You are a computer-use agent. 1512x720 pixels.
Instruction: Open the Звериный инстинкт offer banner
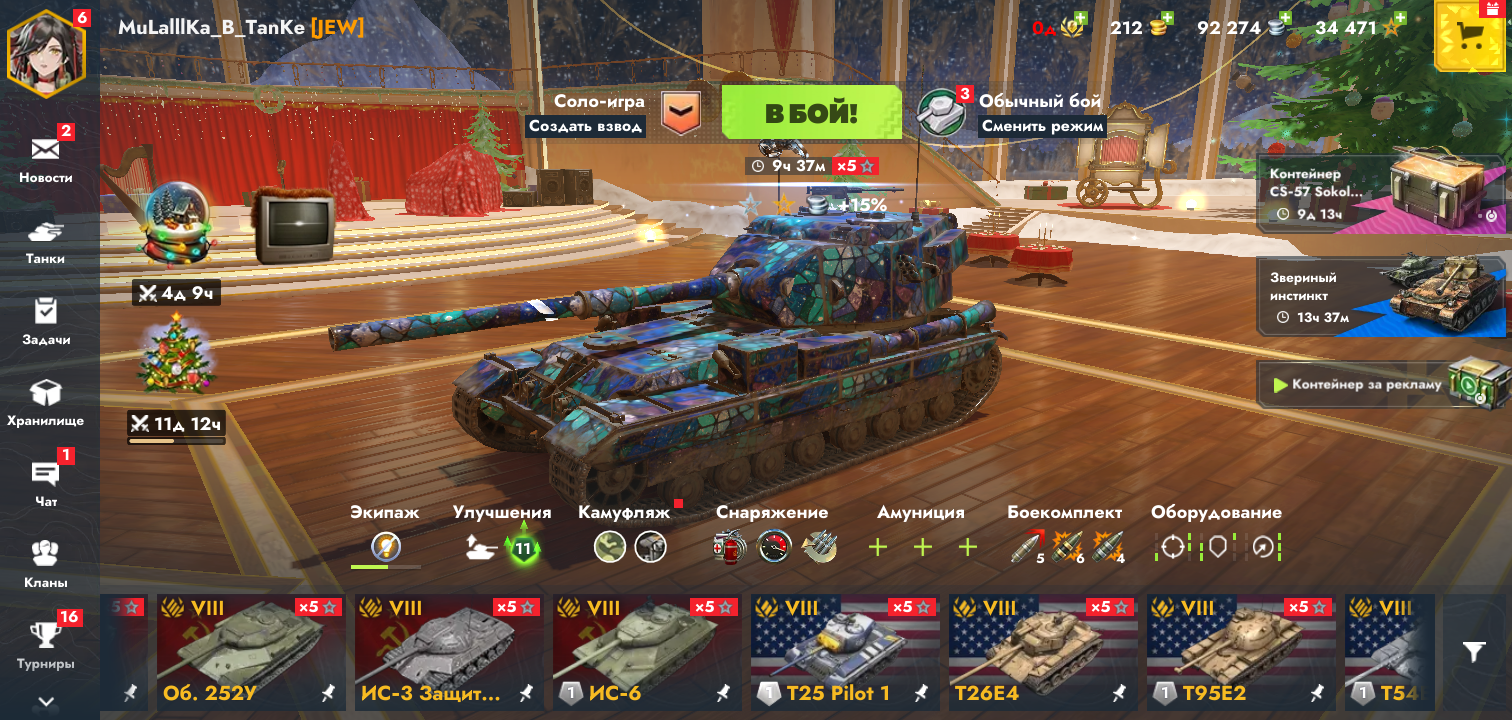pos(1381,296)
